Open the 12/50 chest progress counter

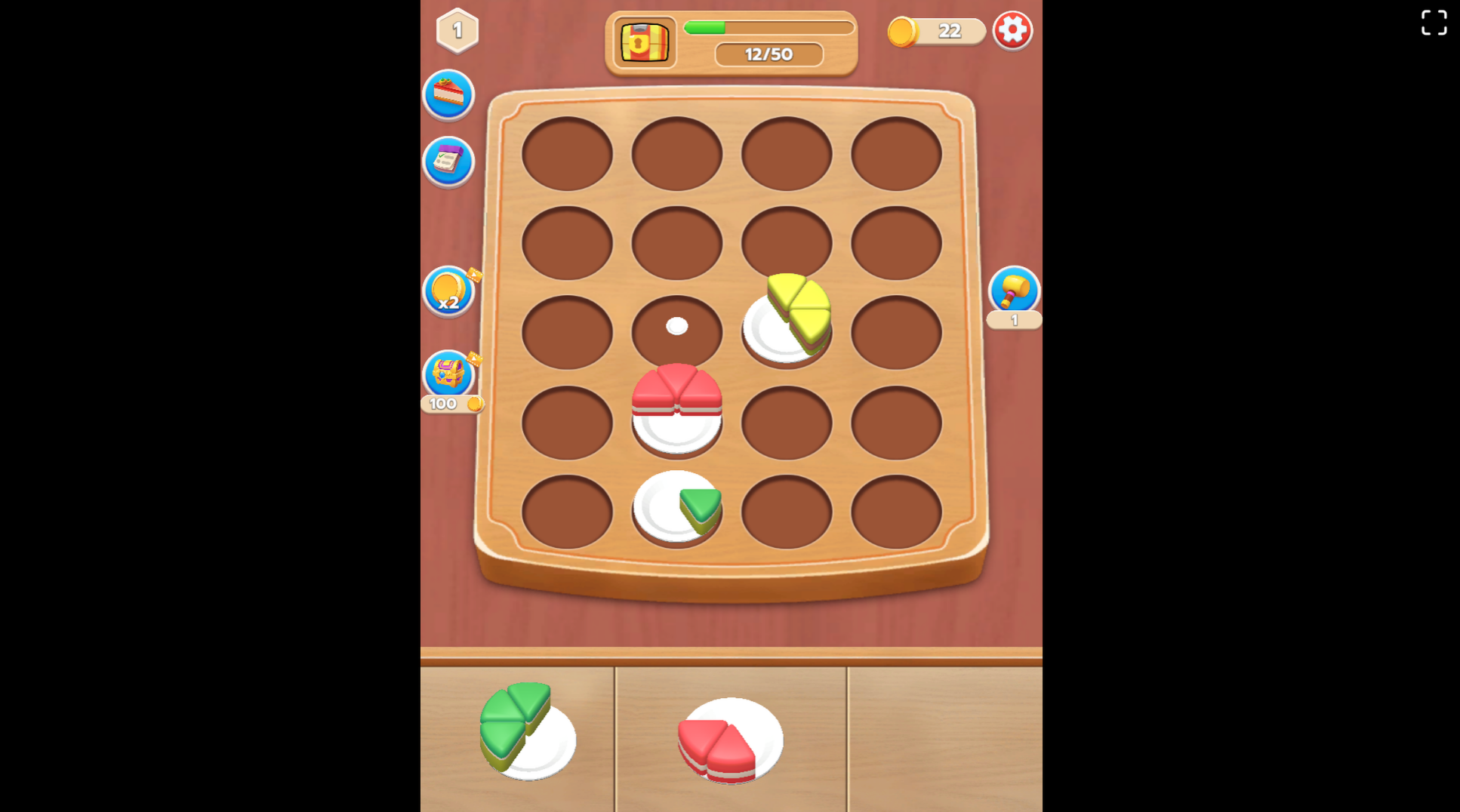(768, 54)
